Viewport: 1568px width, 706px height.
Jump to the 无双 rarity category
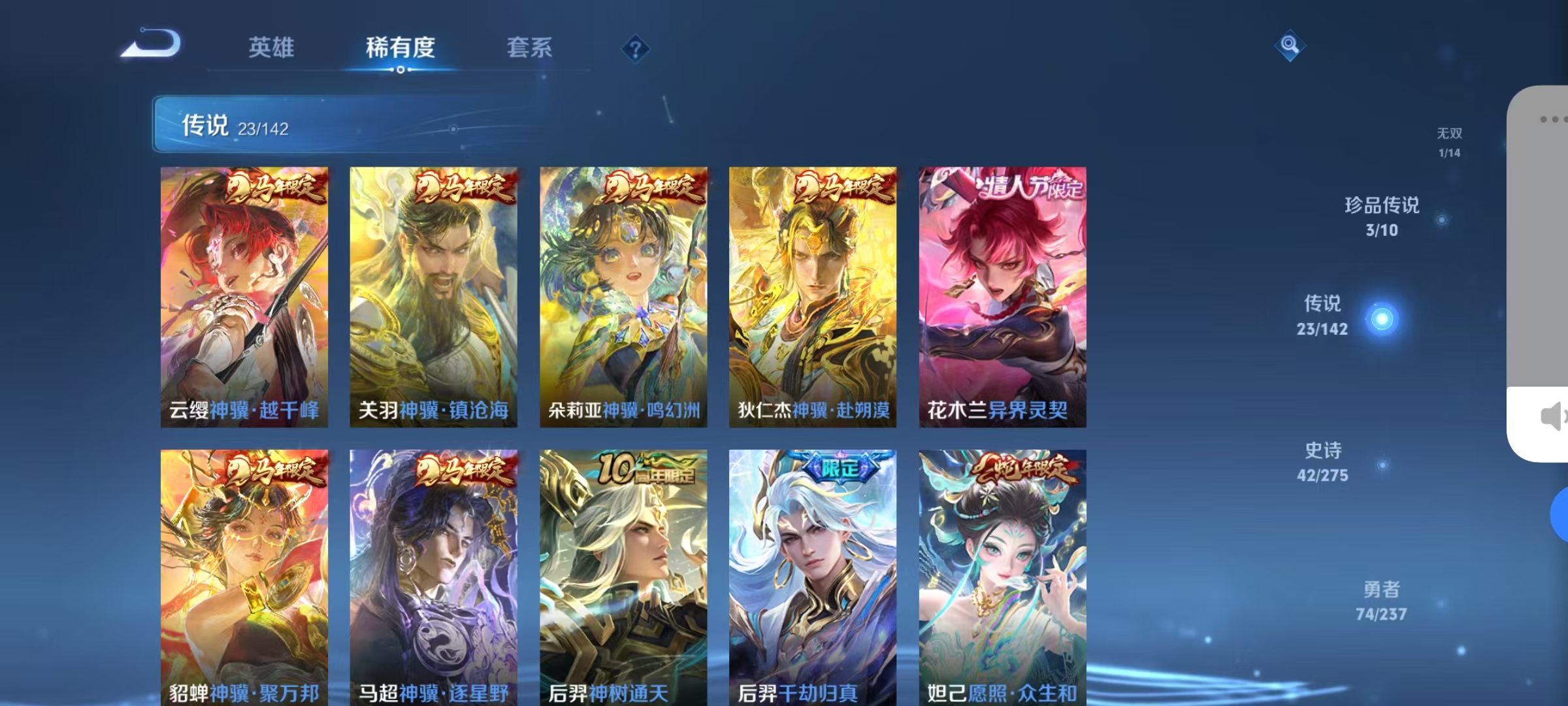[x=1449, y=141]
